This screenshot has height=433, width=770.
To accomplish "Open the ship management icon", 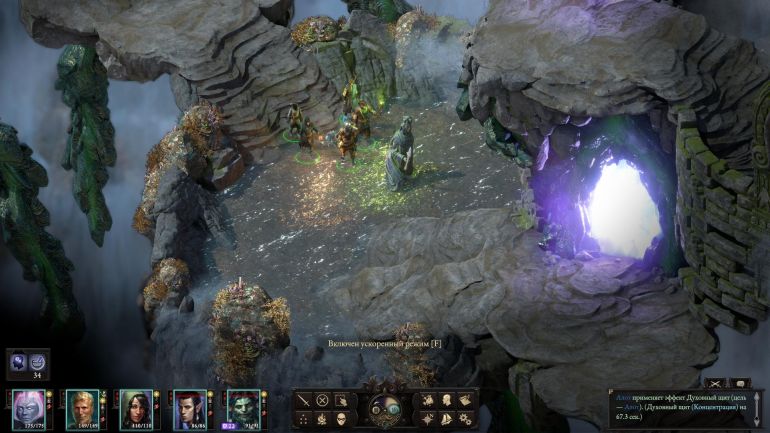I will coord(447,419).
